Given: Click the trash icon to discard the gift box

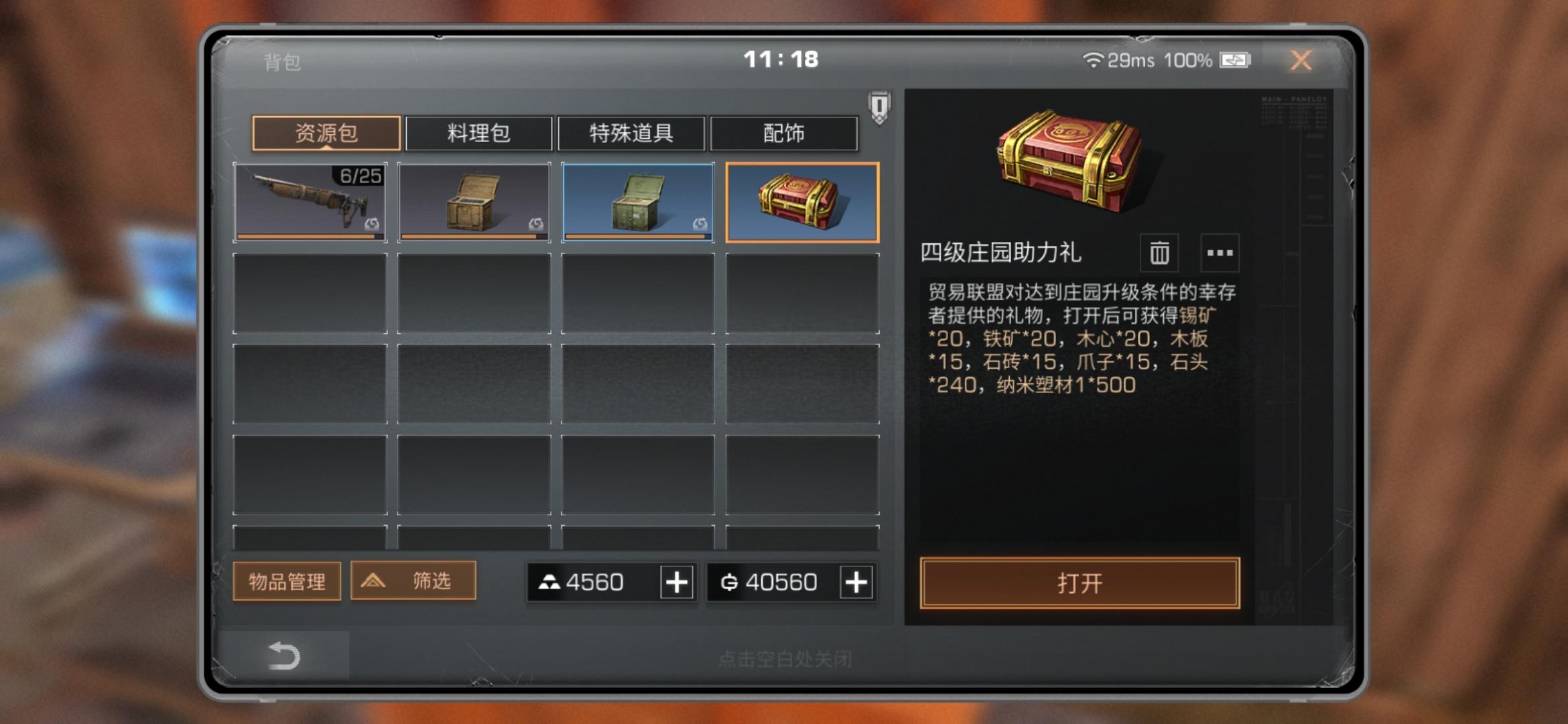Looking at the screenshot, I should point(1158,254).
